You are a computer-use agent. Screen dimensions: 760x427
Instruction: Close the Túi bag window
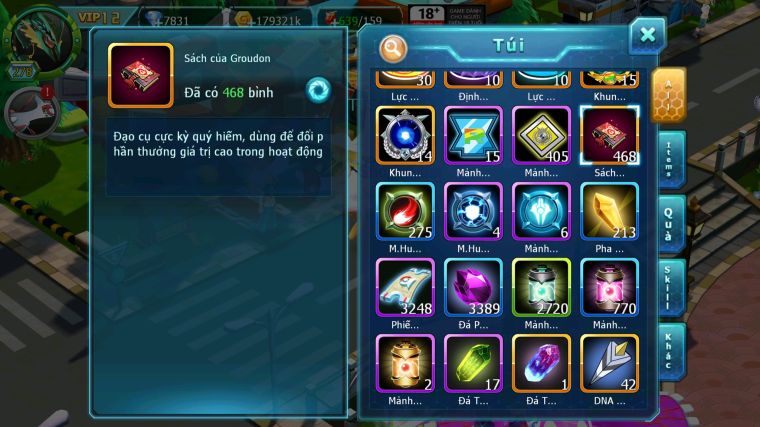pyautogui.click(x=647, y=35)
